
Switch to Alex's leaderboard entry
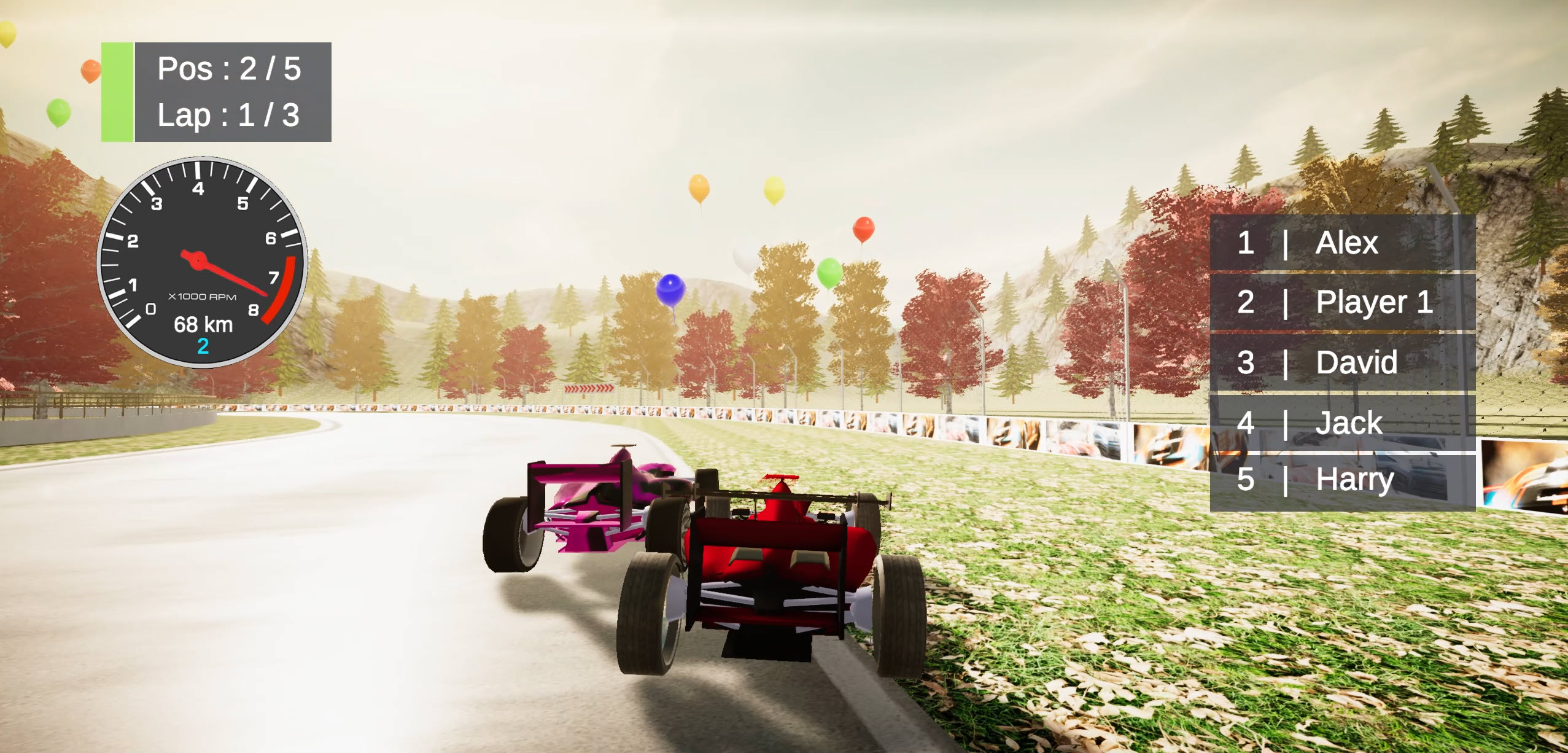[x=1346, y=244]
